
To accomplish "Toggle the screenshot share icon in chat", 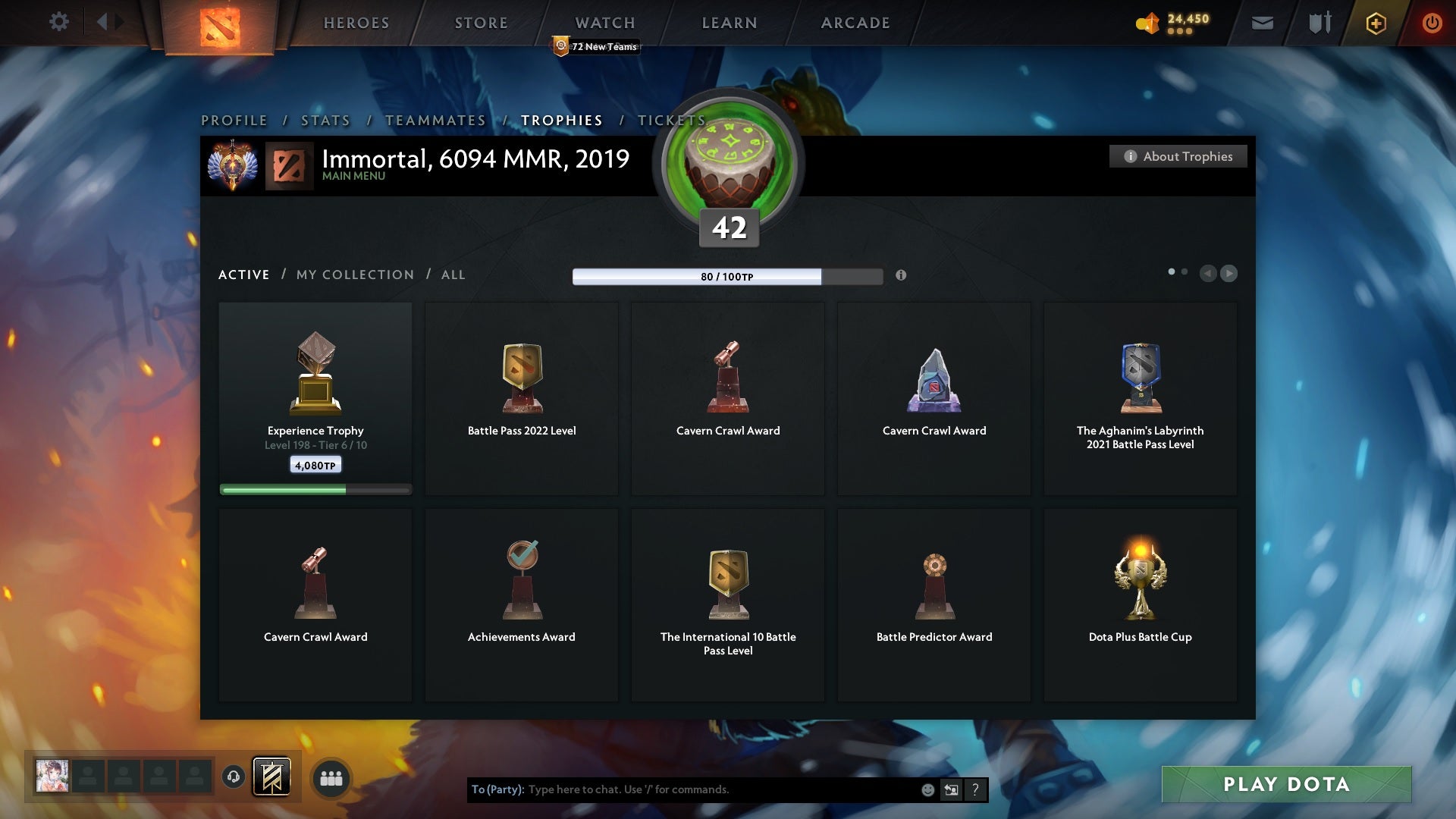I will tap(951, 789).
